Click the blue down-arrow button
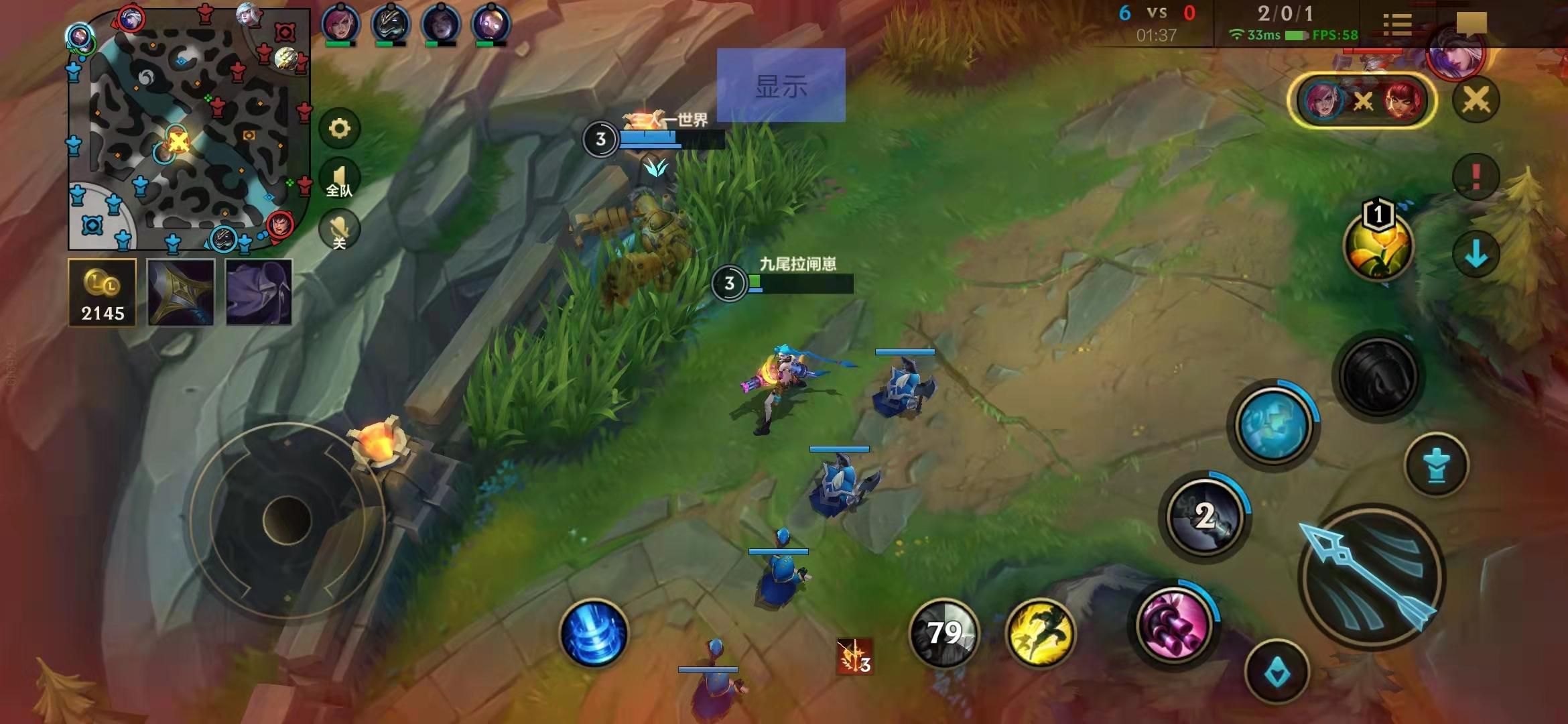The height and width of the screenshot is (724, 1568). click(x=1476, y=255)
